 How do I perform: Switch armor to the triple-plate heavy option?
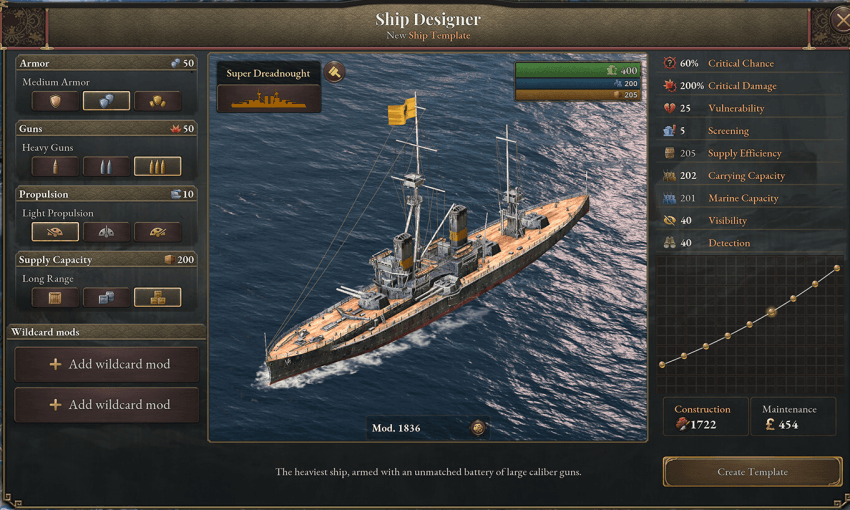(157, 101)
